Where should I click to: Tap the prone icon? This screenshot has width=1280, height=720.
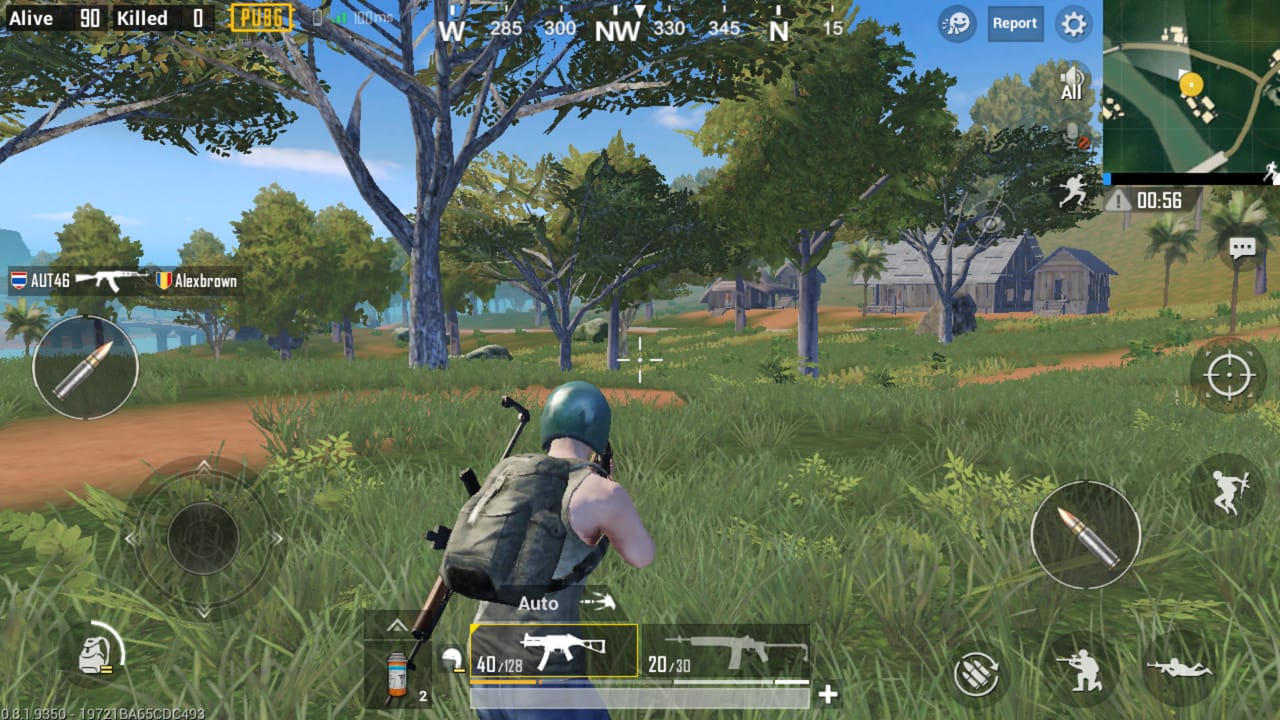click(1178, 670)
